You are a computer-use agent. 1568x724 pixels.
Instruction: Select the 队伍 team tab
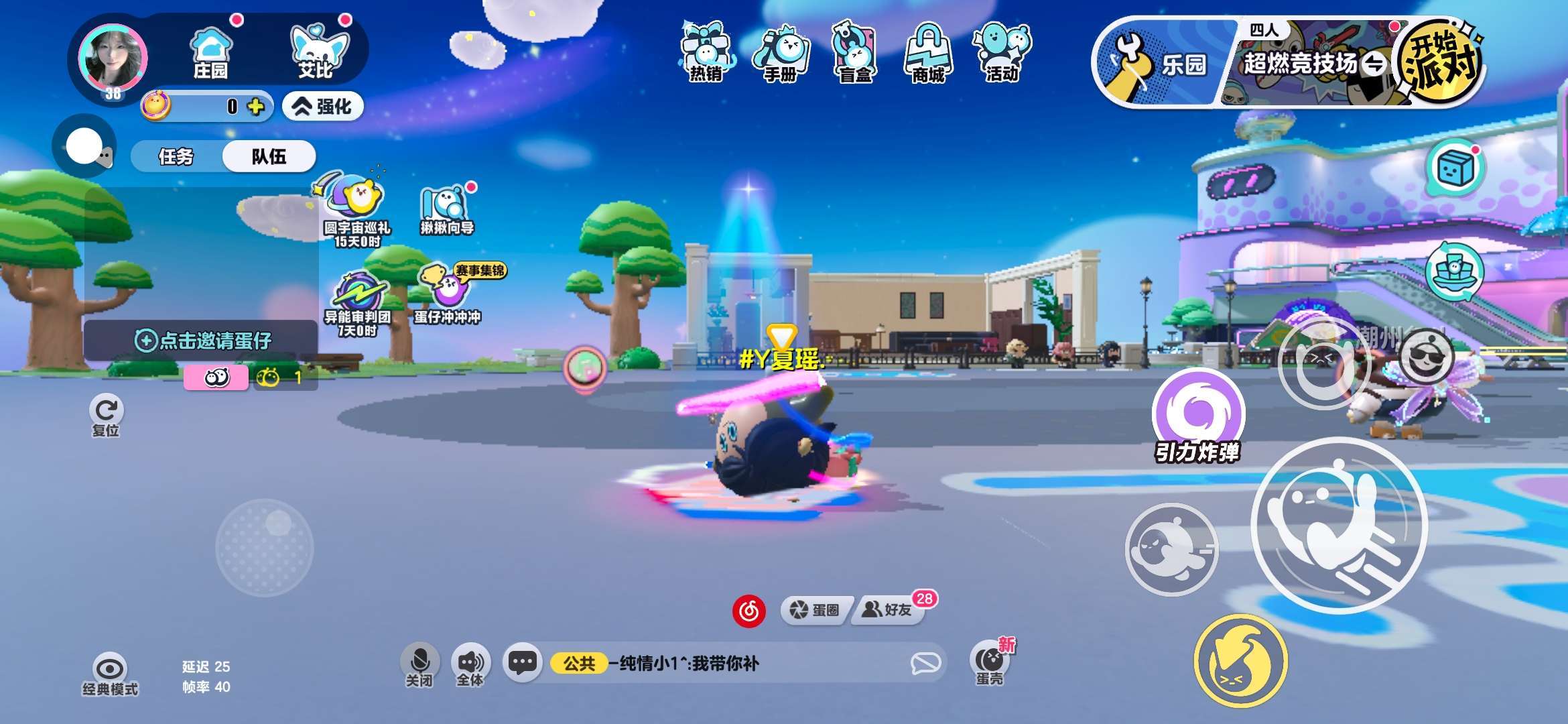pos(269,157)
